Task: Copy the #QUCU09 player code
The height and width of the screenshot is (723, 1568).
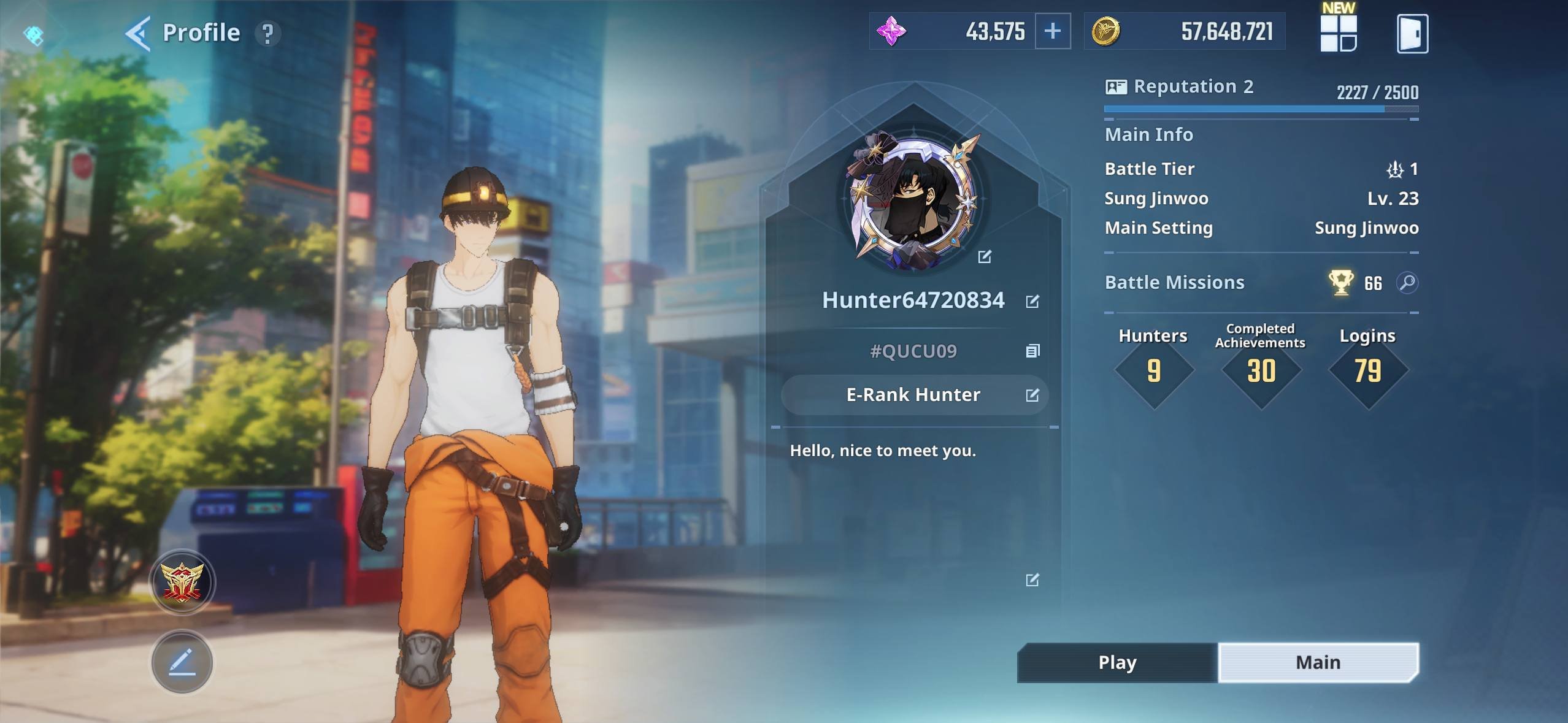Action: tap(1032, 351)
